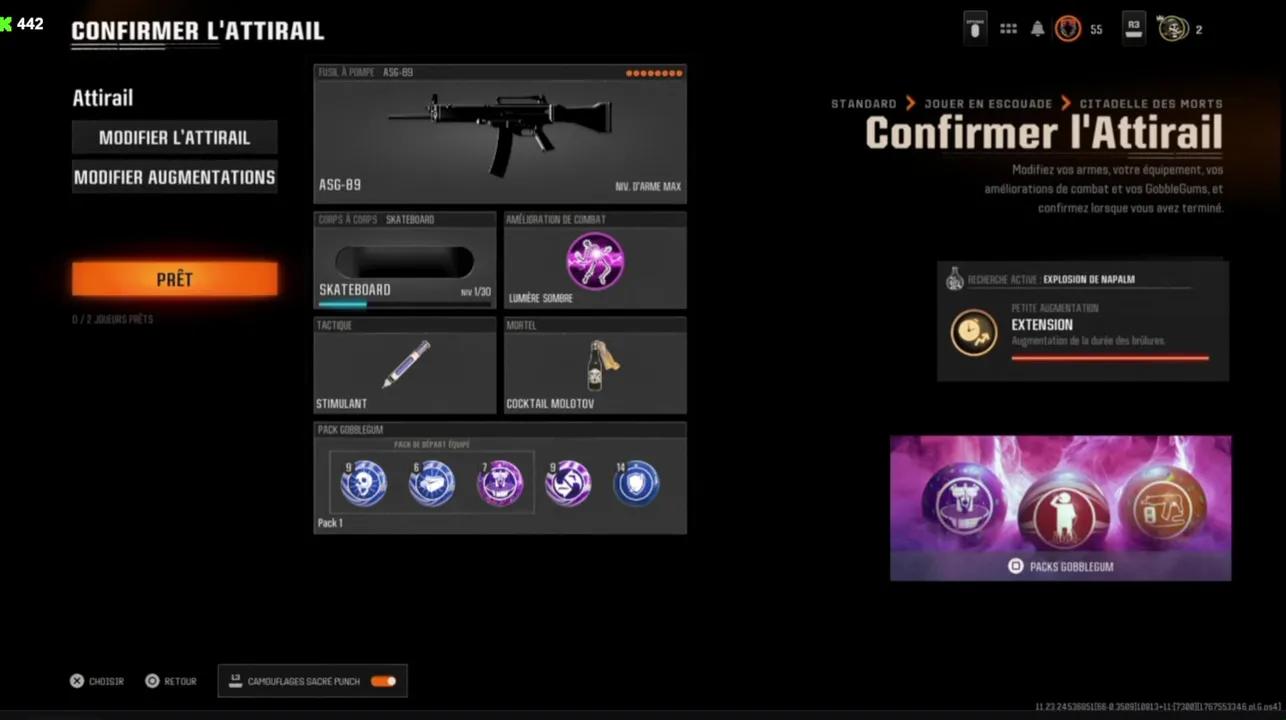This screenshot has width=1286, height=720.
Task: Select the skull GobbleGum with count 9
Action: click(363, 483)
